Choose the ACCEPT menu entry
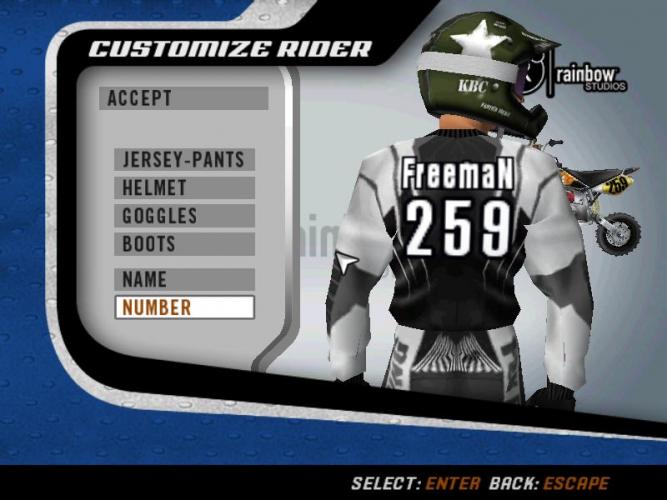 pyautogui.click(x=183, y=98)
